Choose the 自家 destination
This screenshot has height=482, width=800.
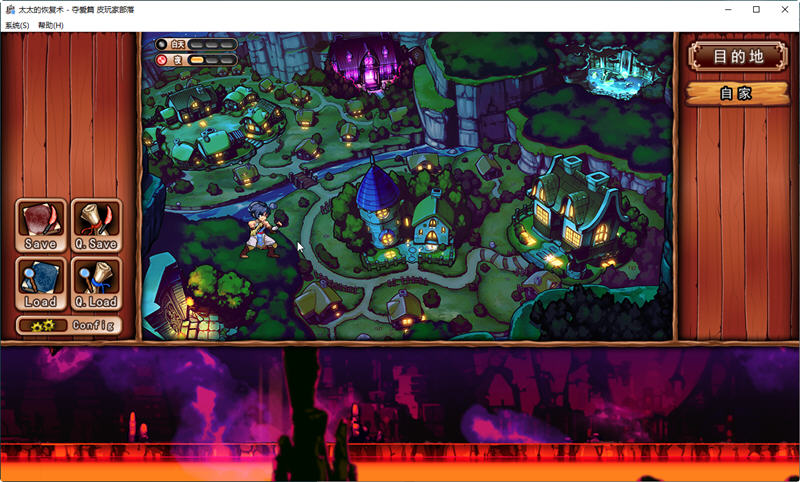[x=736, y=94]
